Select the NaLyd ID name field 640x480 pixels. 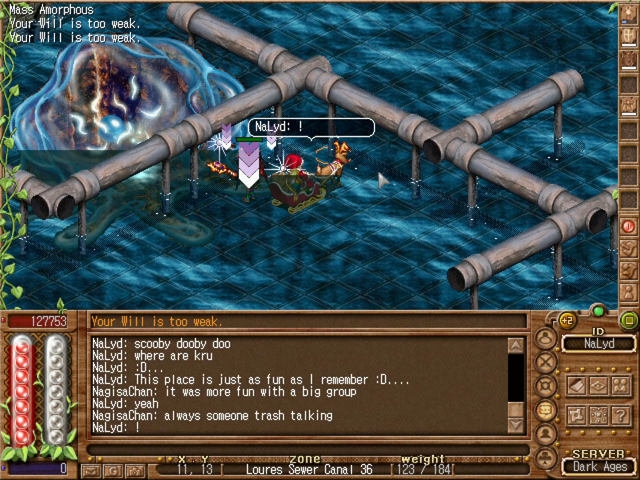(599, 344)
